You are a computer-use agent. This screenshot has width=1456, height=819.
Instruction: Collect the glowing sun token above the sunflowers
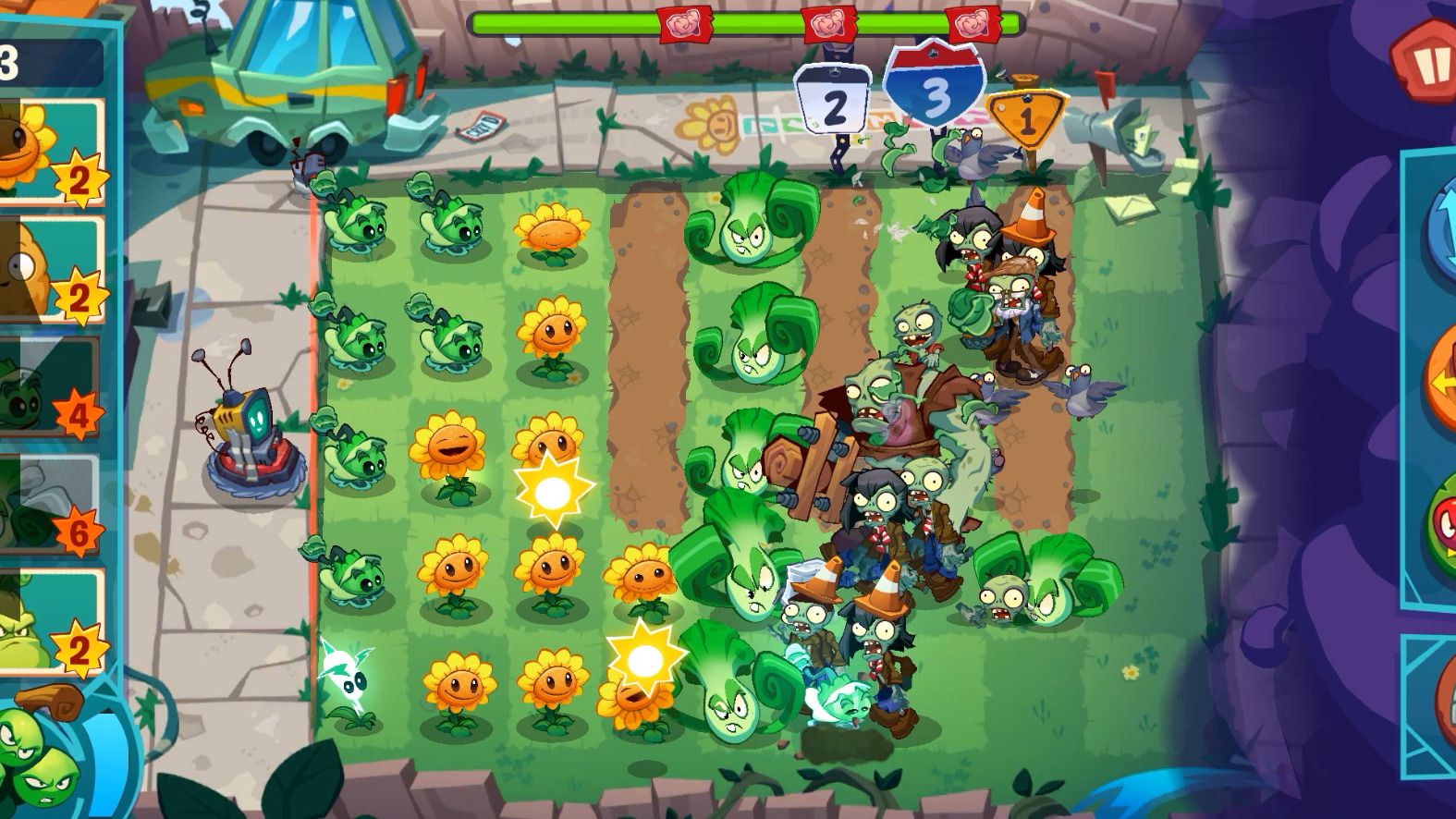point(552,488)
